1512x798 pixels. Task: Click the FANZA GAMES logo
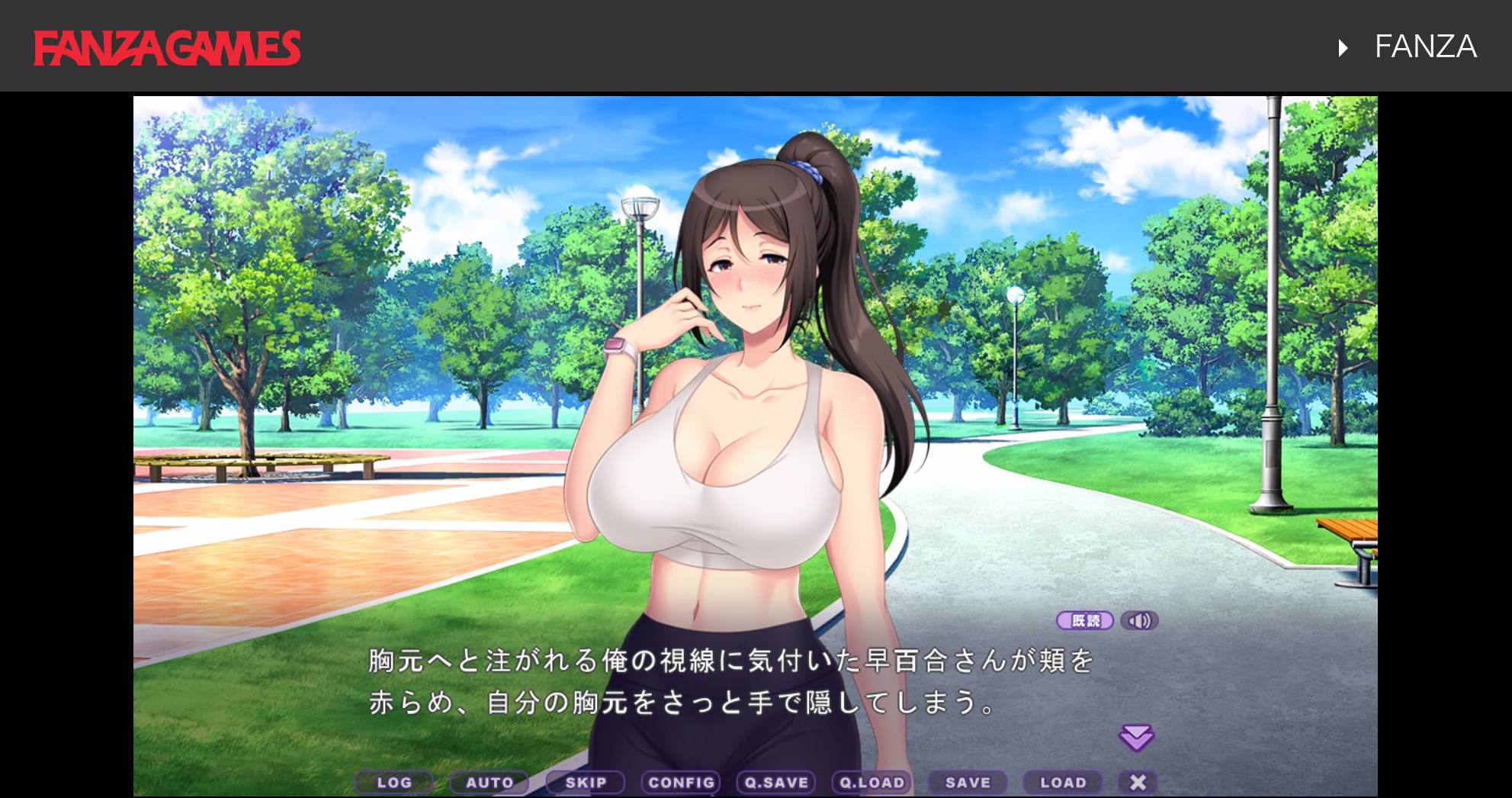point(167,47)
